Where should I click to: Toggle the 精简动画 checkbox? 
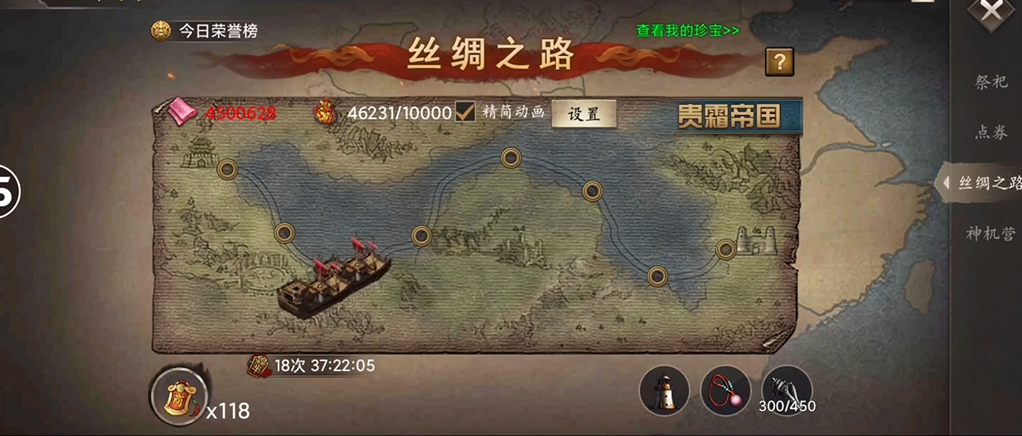pyautogui.click(x=465, y=113)
